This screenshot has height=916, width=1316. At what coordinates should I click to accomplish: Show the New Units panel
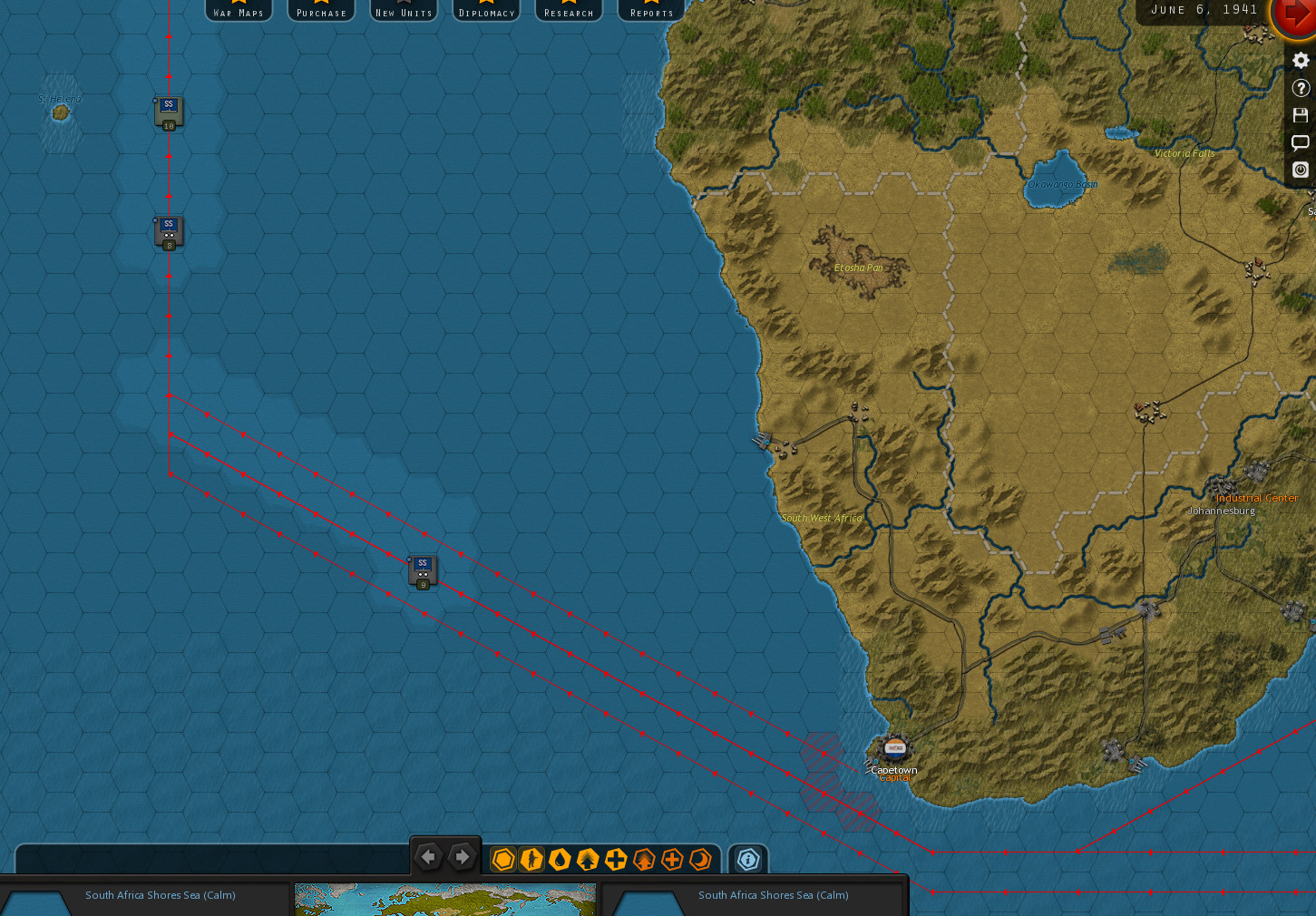(x=404, y=11)
